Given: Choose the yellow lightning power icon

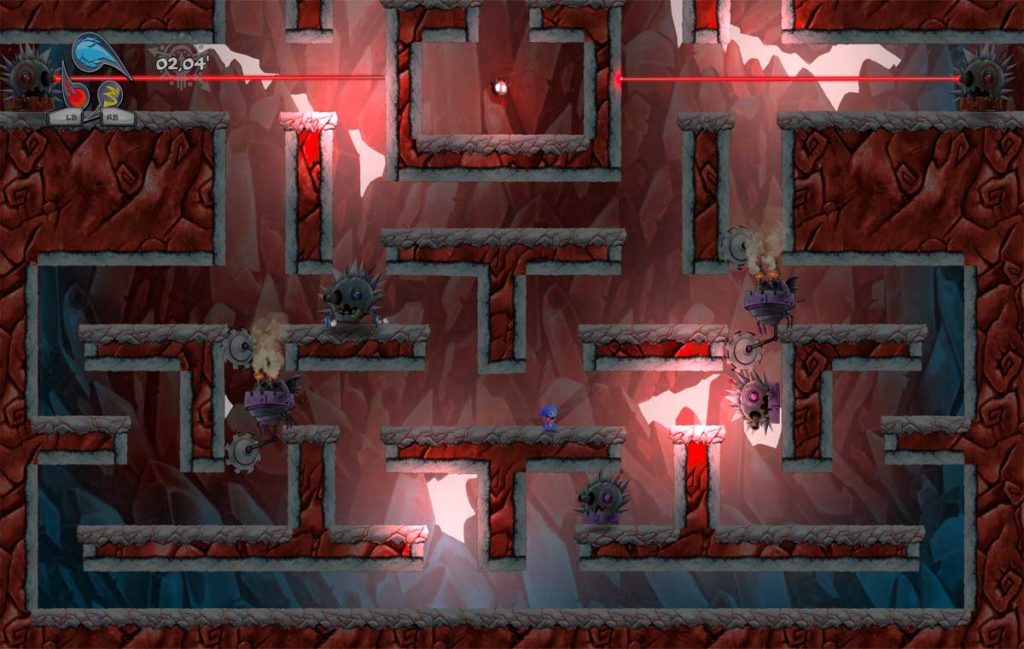Looking at the screenshot, I should click(109, 97).
